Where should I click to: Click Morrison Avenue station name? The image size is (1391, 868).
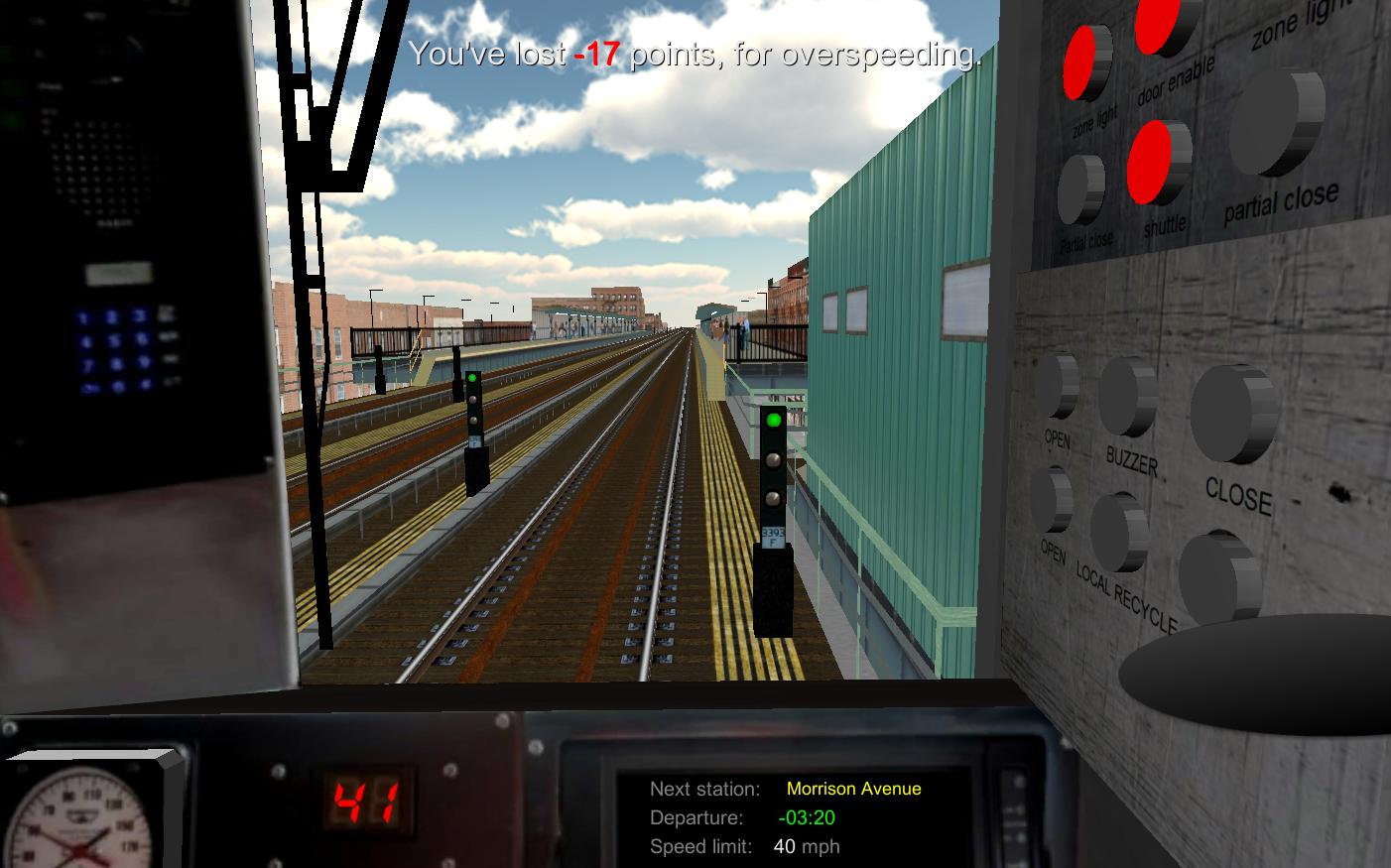click(853, 789)
